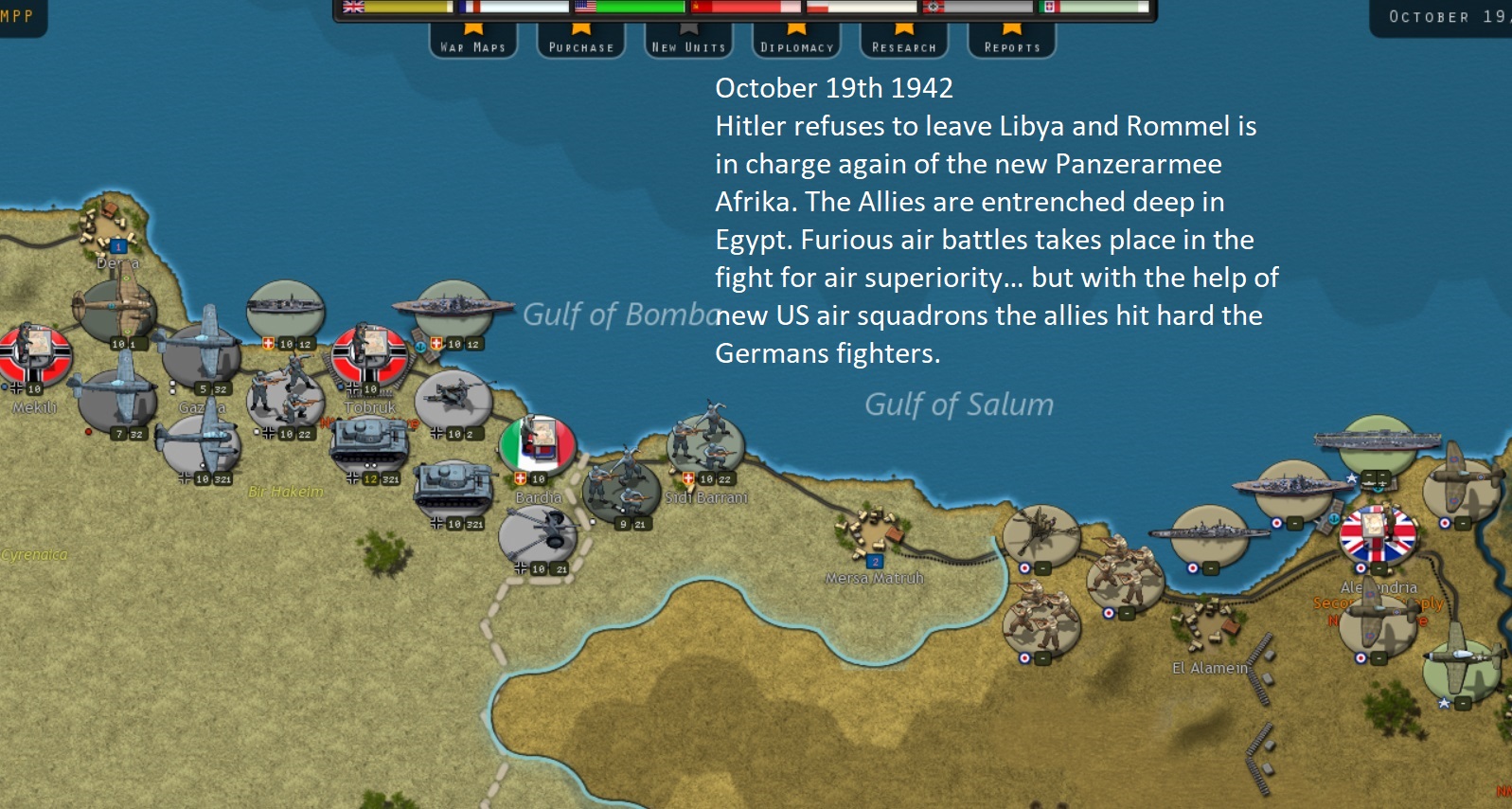
Task: Click the Soviet flag bar
Action: [x=746, y=7]
